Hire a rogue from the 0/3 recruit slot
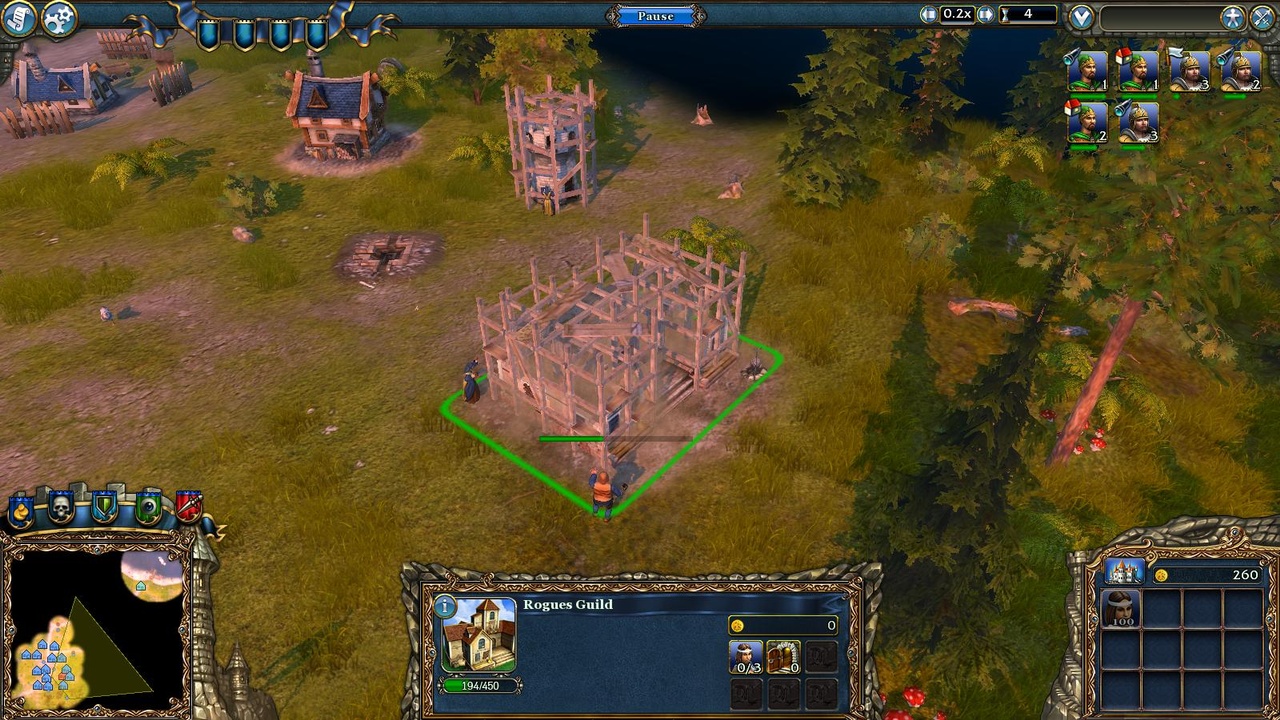 745,657
